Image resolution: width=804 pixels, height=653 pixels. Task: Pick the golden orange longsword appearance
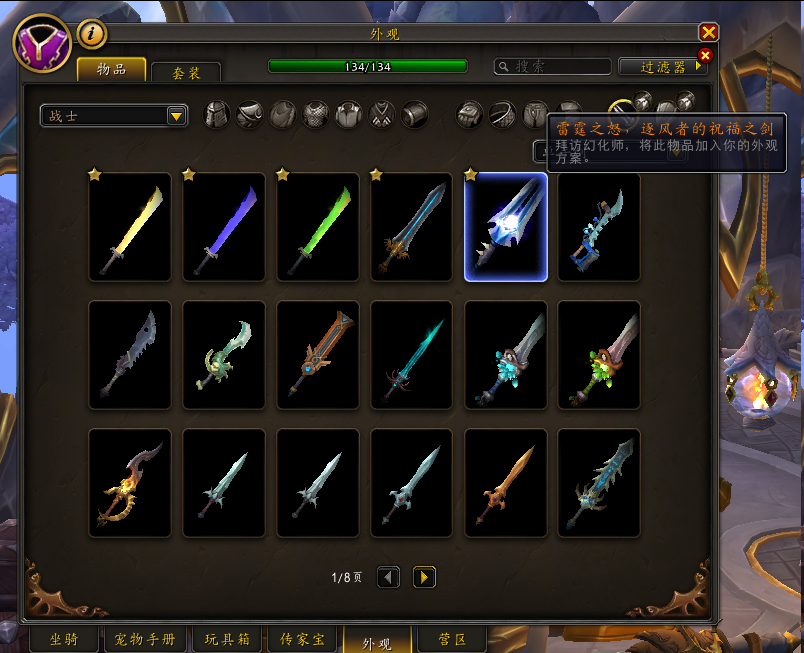pos(506,483)
